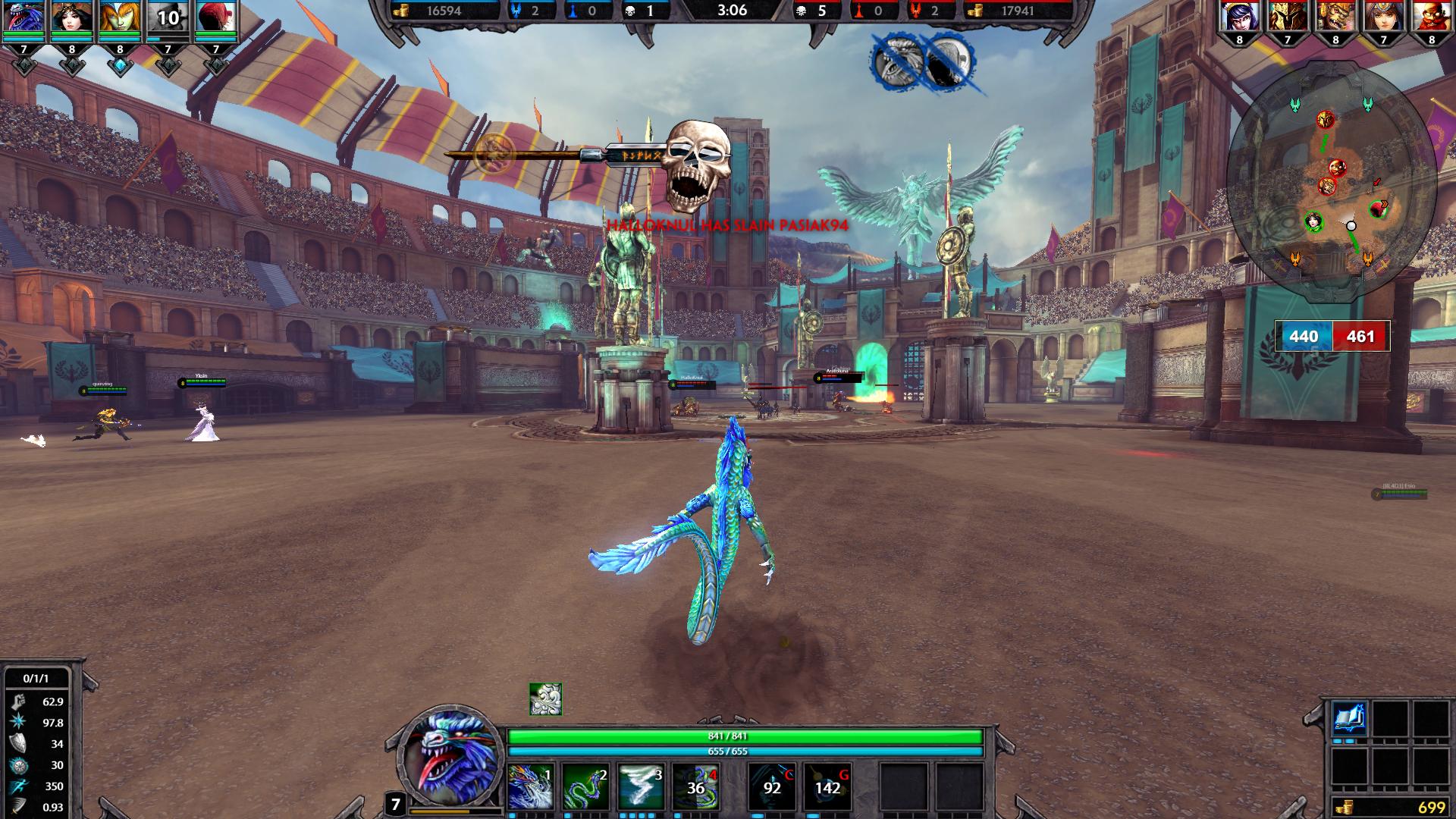
Task: Activate the dragon head ability in slot 1
Action: tap(530, 787)
